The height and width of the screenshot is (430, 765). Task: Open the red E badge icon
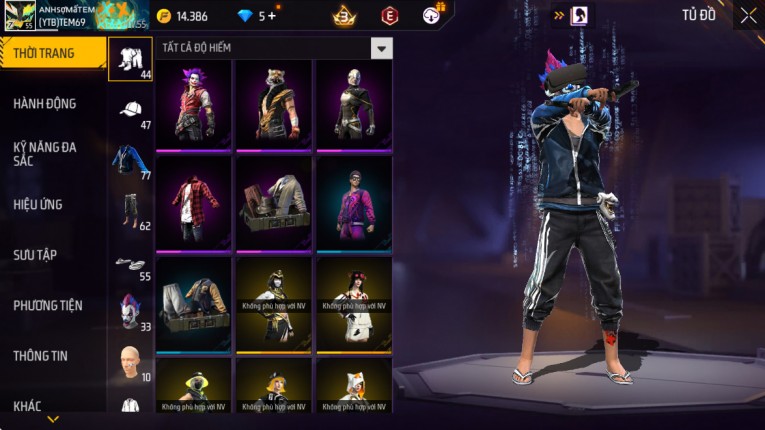click(x=389, y=16)
